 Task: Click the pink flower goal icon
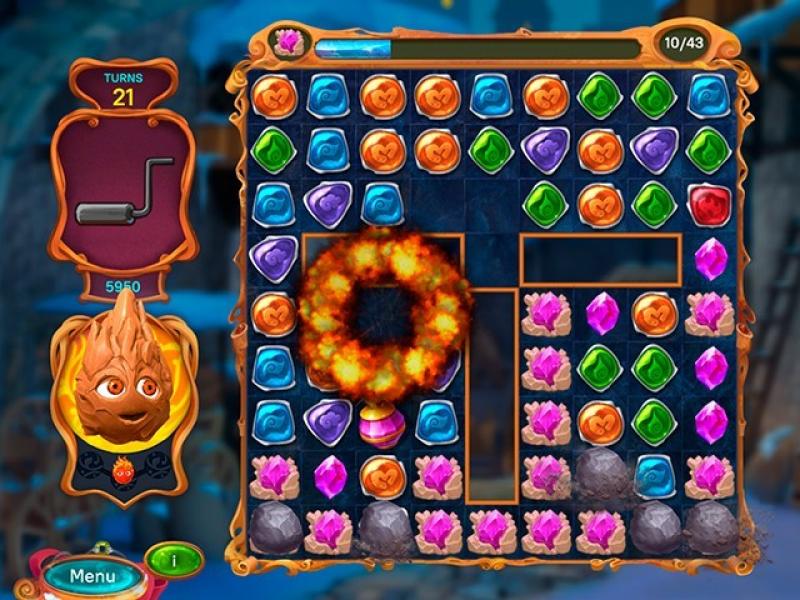289,43
